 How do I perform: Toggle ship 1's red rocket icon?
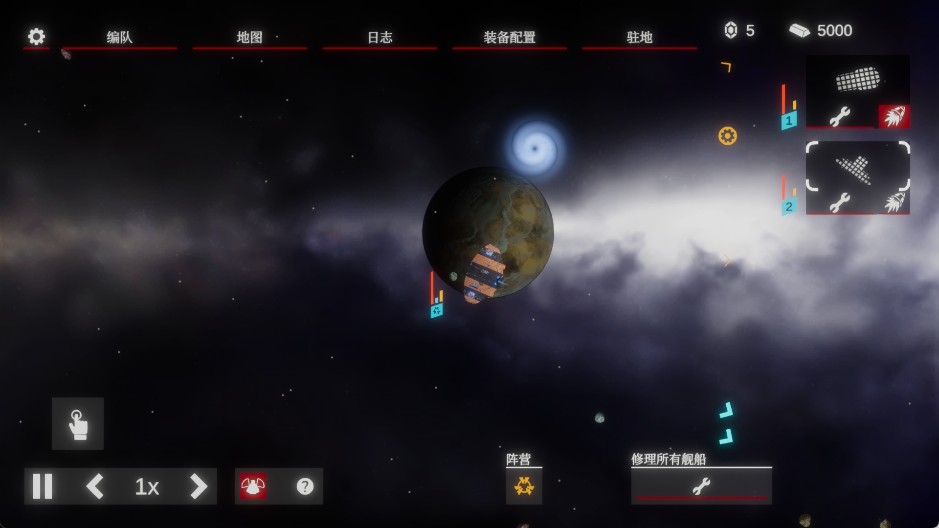tap(893, 116)
